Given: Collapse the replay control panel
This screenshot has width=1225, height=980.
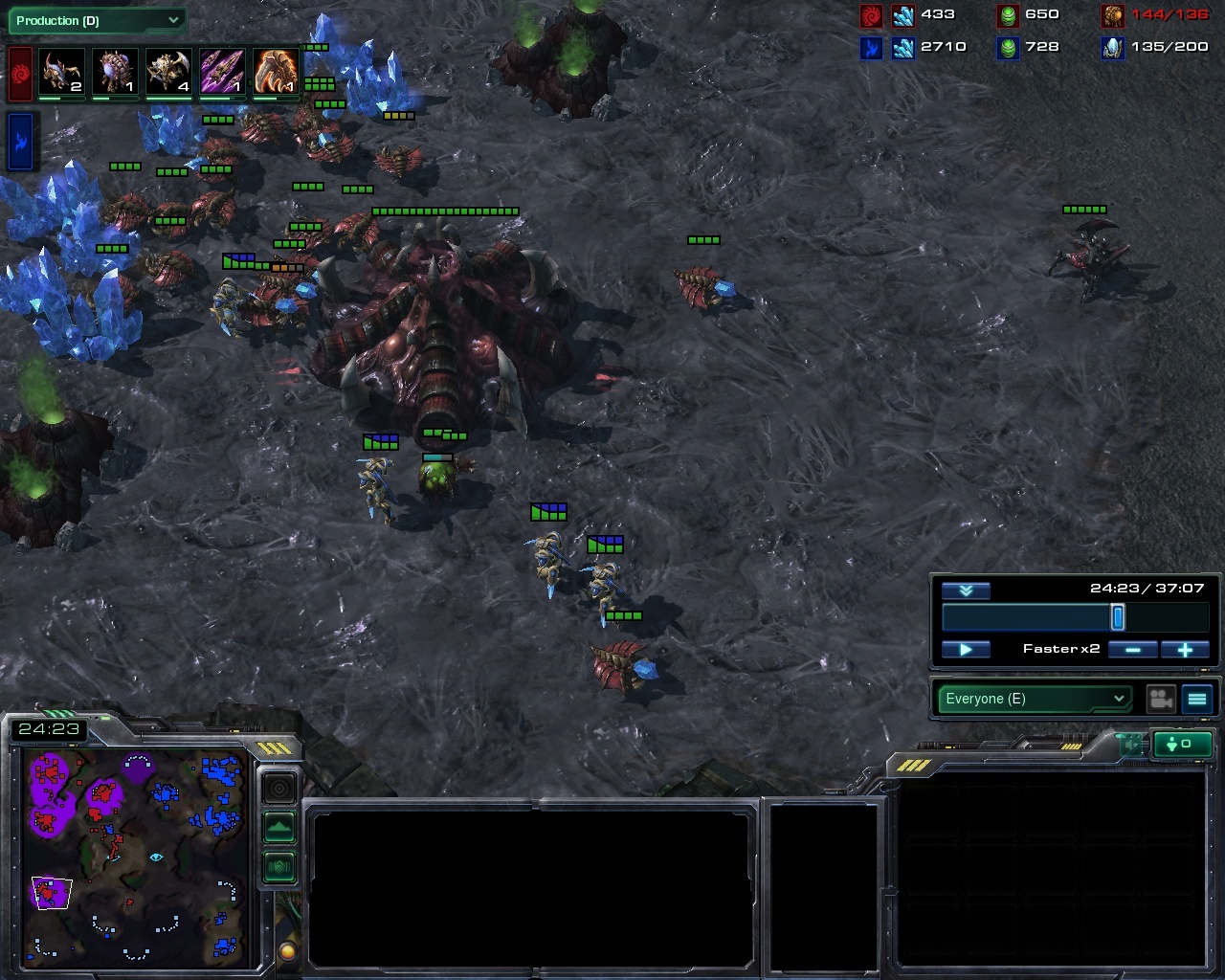Looking at the screenshot, I should coord(966,590).
